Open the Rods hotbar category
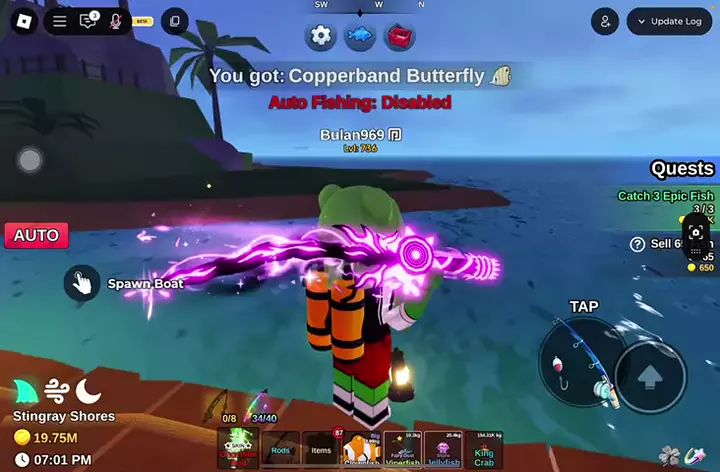 281,449
